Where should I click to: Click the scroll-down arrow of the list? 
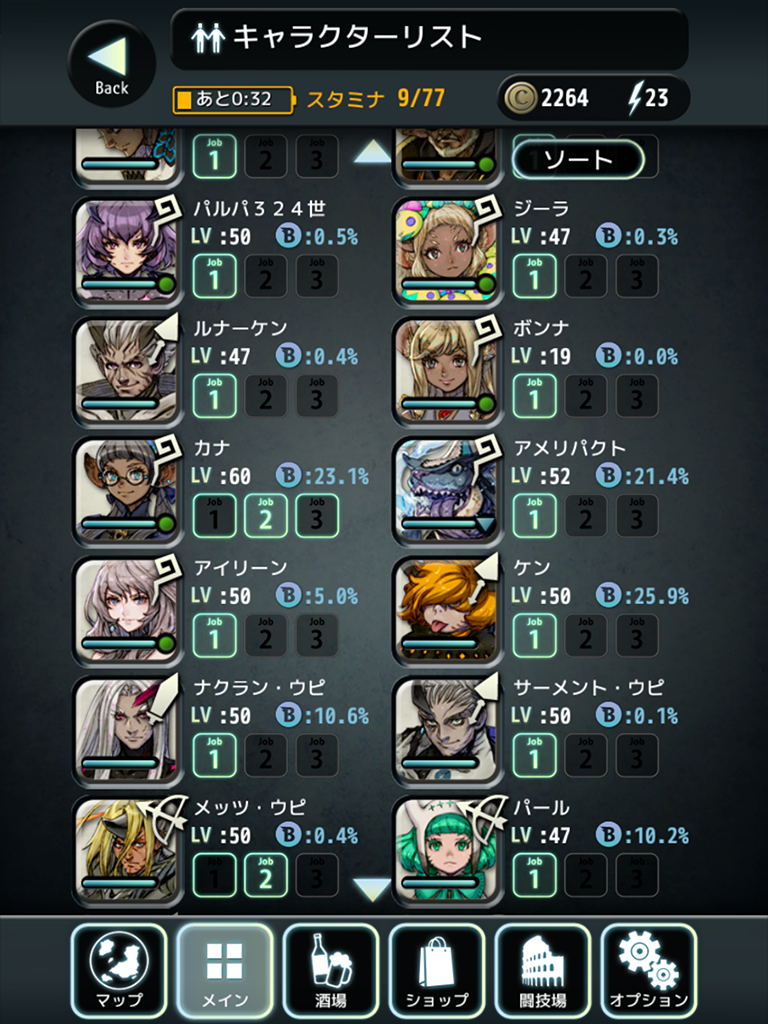click(x=373, y=888)
